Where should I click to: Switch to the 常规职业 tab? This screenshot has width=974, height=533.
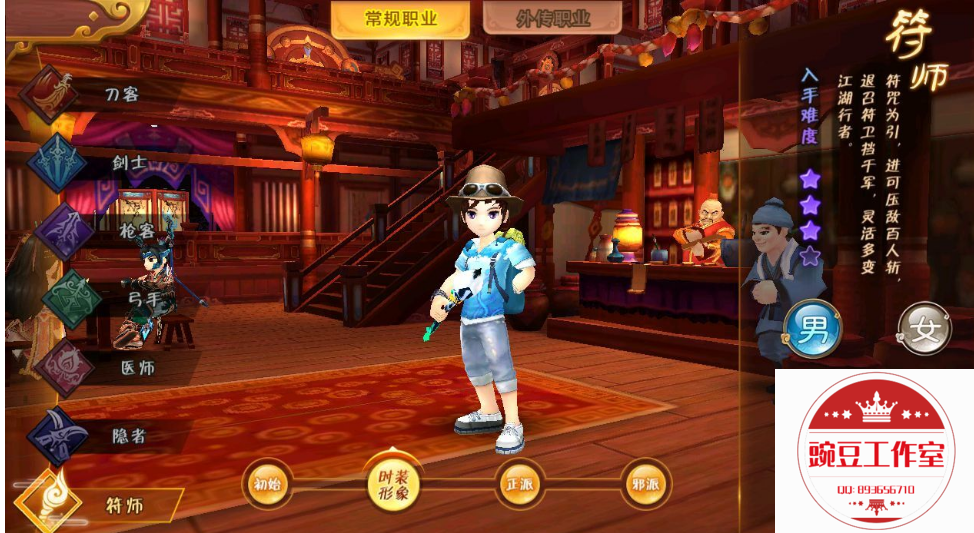point(402,19)
